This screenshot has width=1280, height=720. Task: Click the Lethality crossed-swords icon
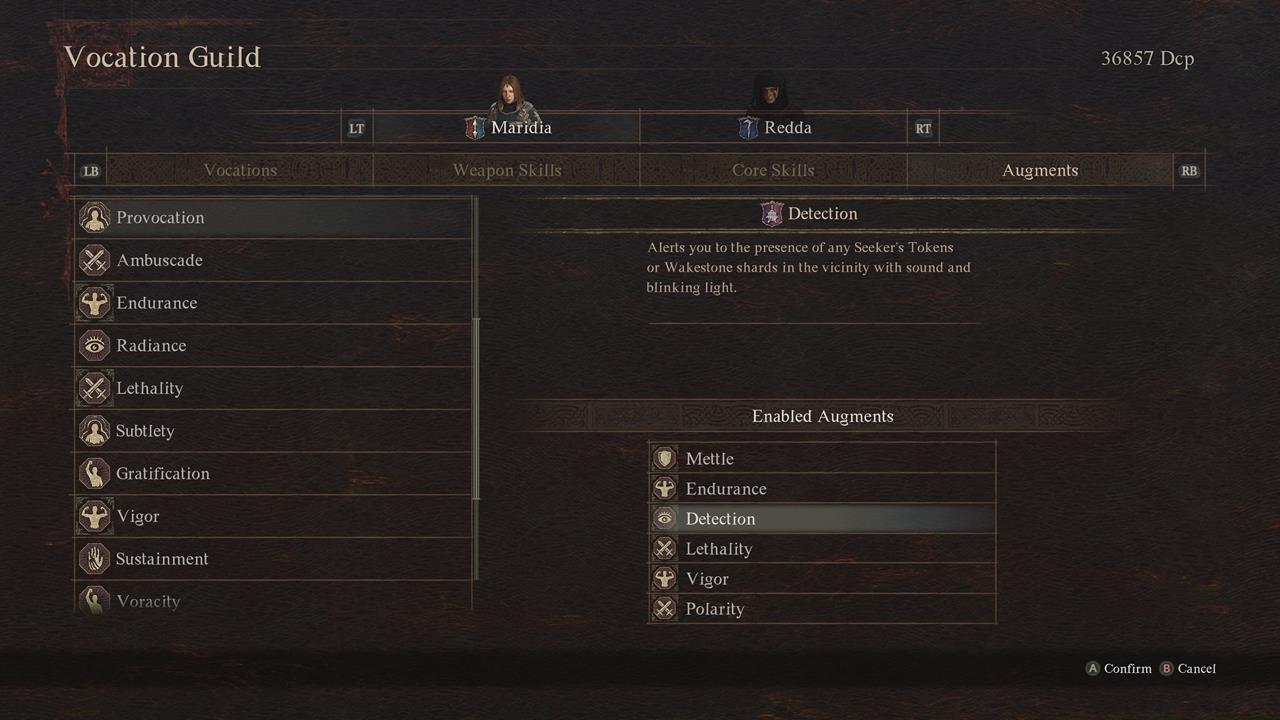pyautogui.click(x=94, y=388)
